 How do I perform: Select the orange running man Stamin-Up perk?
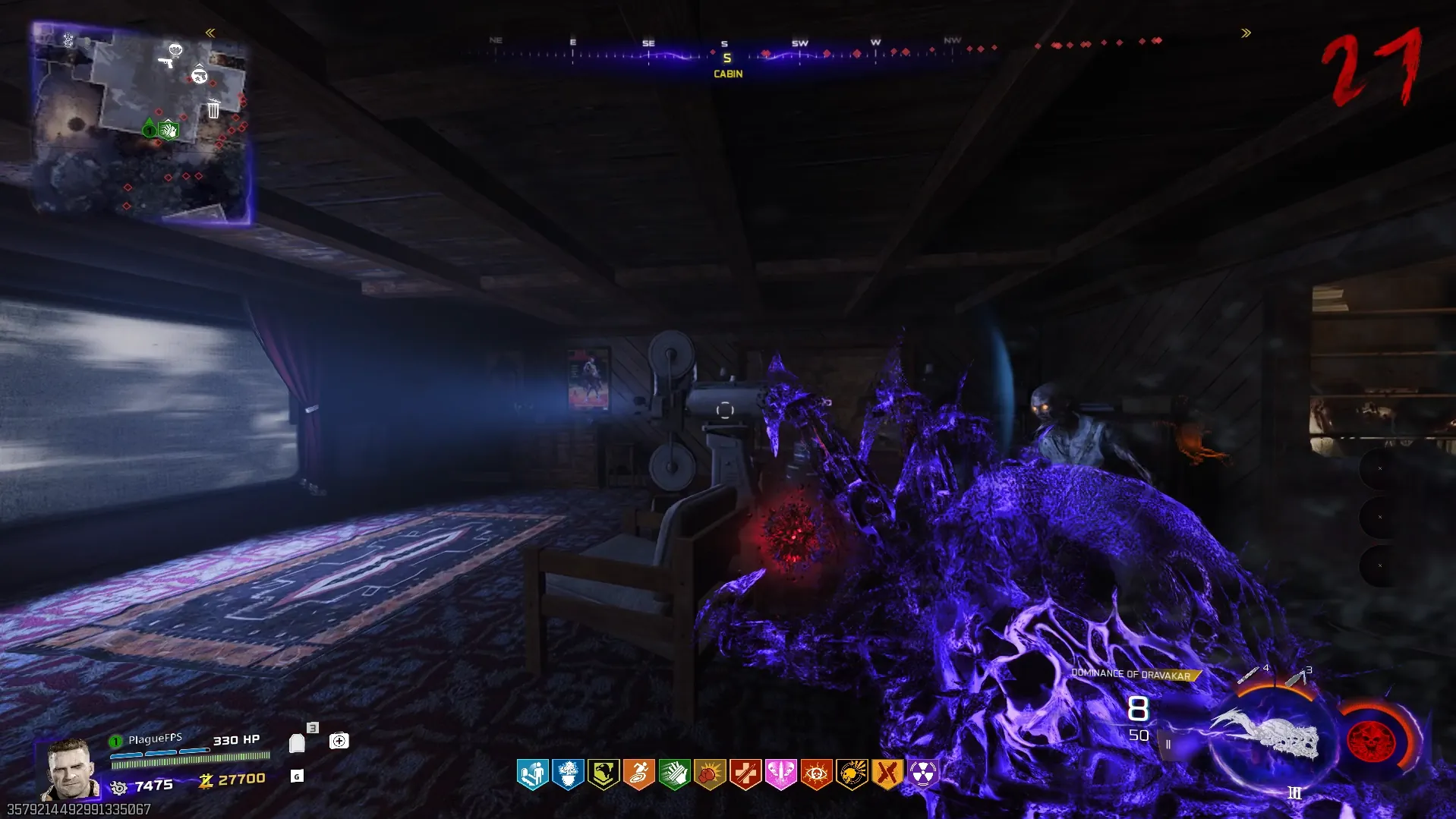pyautogui.click(x=638, y=774)
